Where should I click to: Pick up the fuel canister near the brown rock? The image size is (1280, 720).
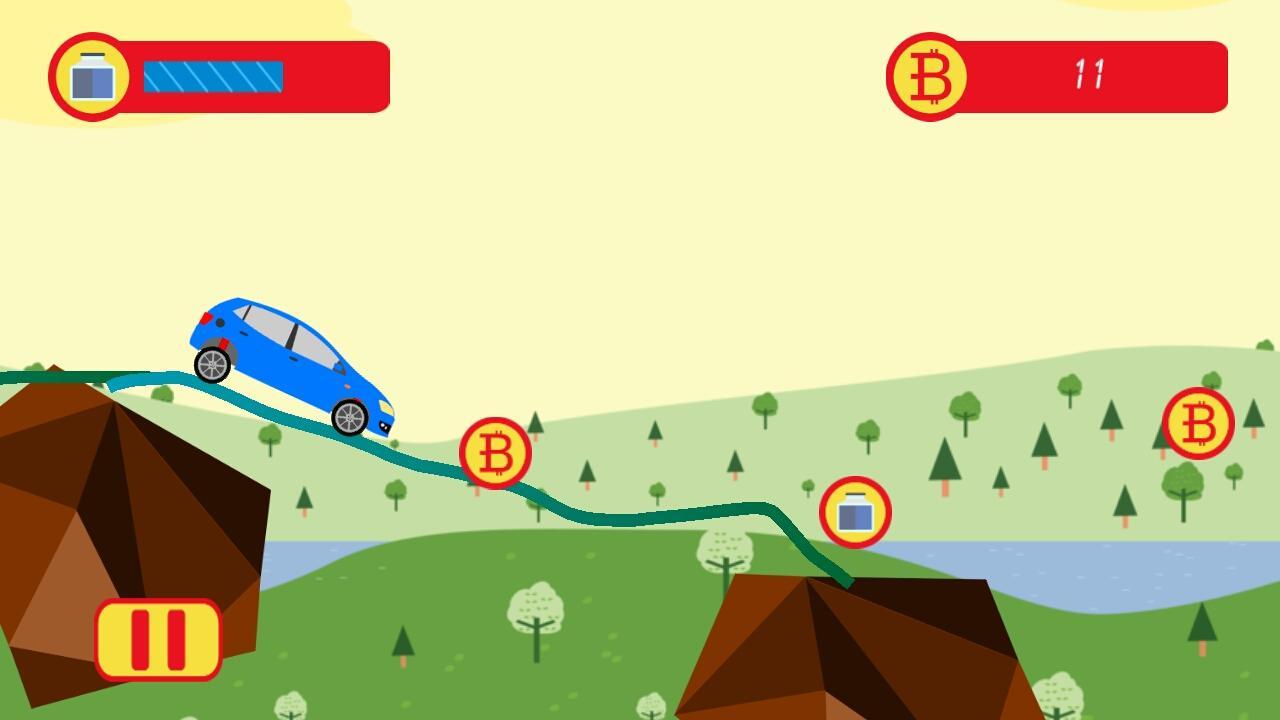[x=856, y=512]
